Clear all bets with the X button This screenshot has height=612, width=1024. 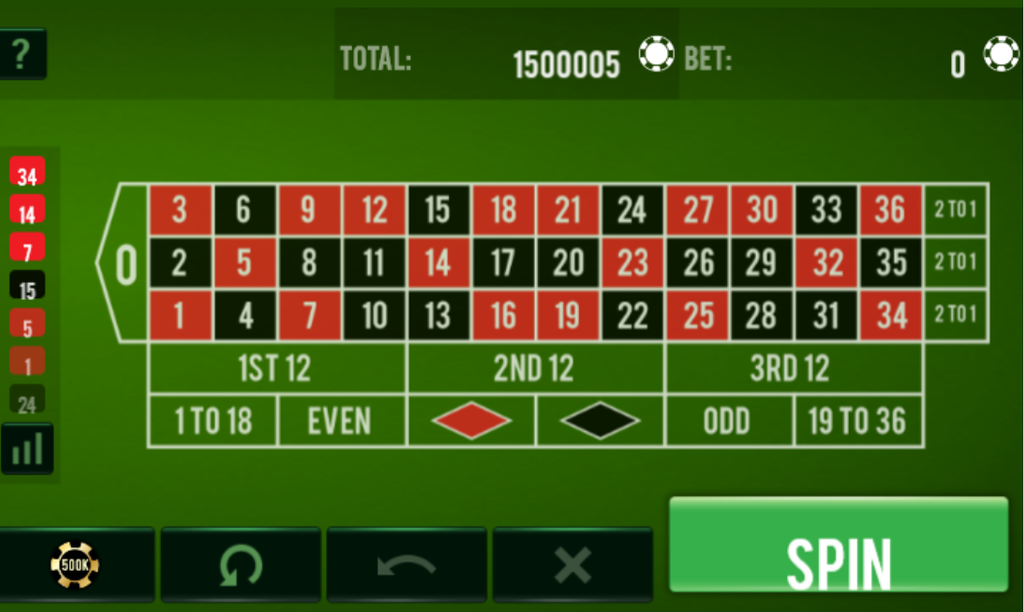click(572, 565)
